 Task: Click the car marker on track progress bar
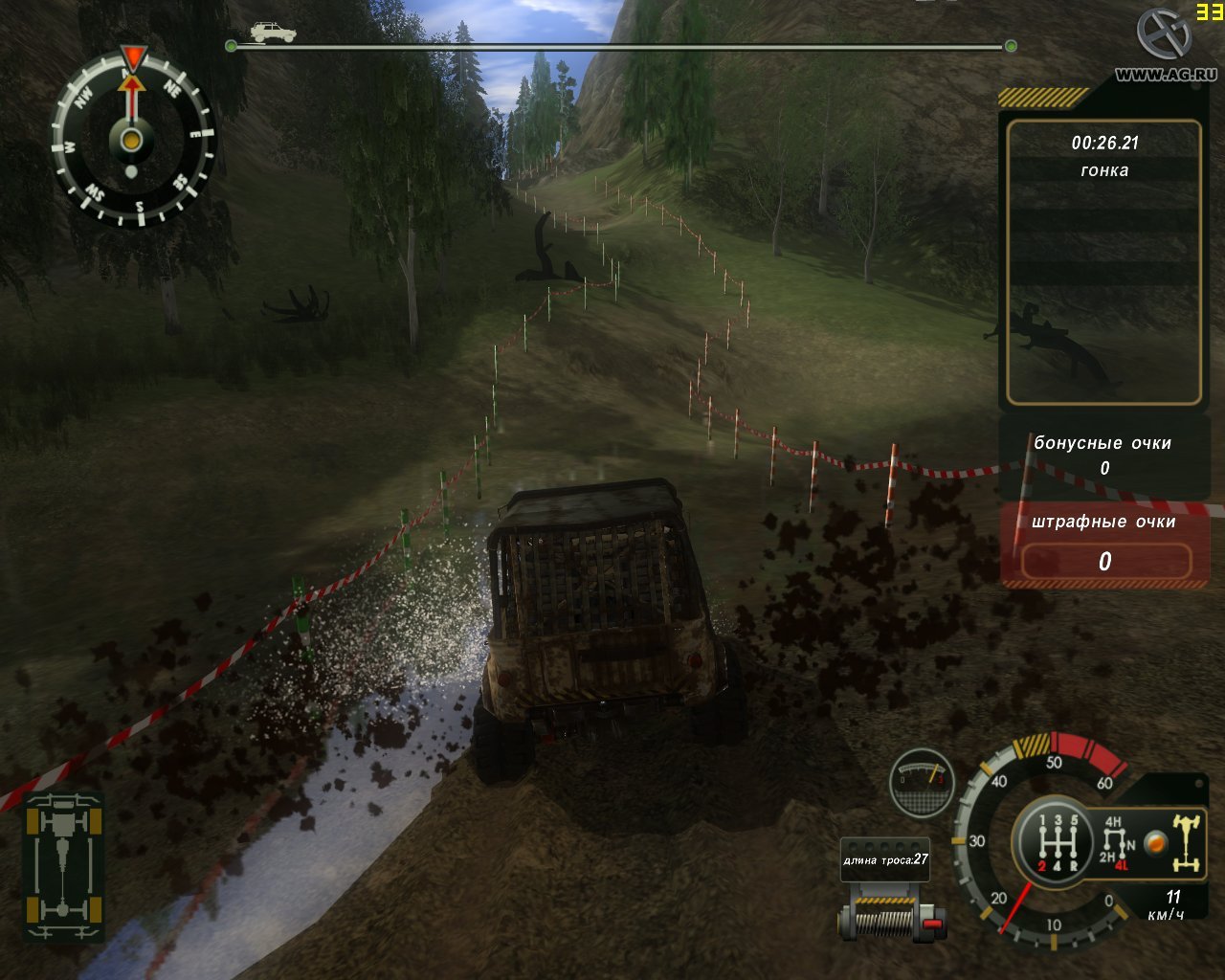pos(273,32)
